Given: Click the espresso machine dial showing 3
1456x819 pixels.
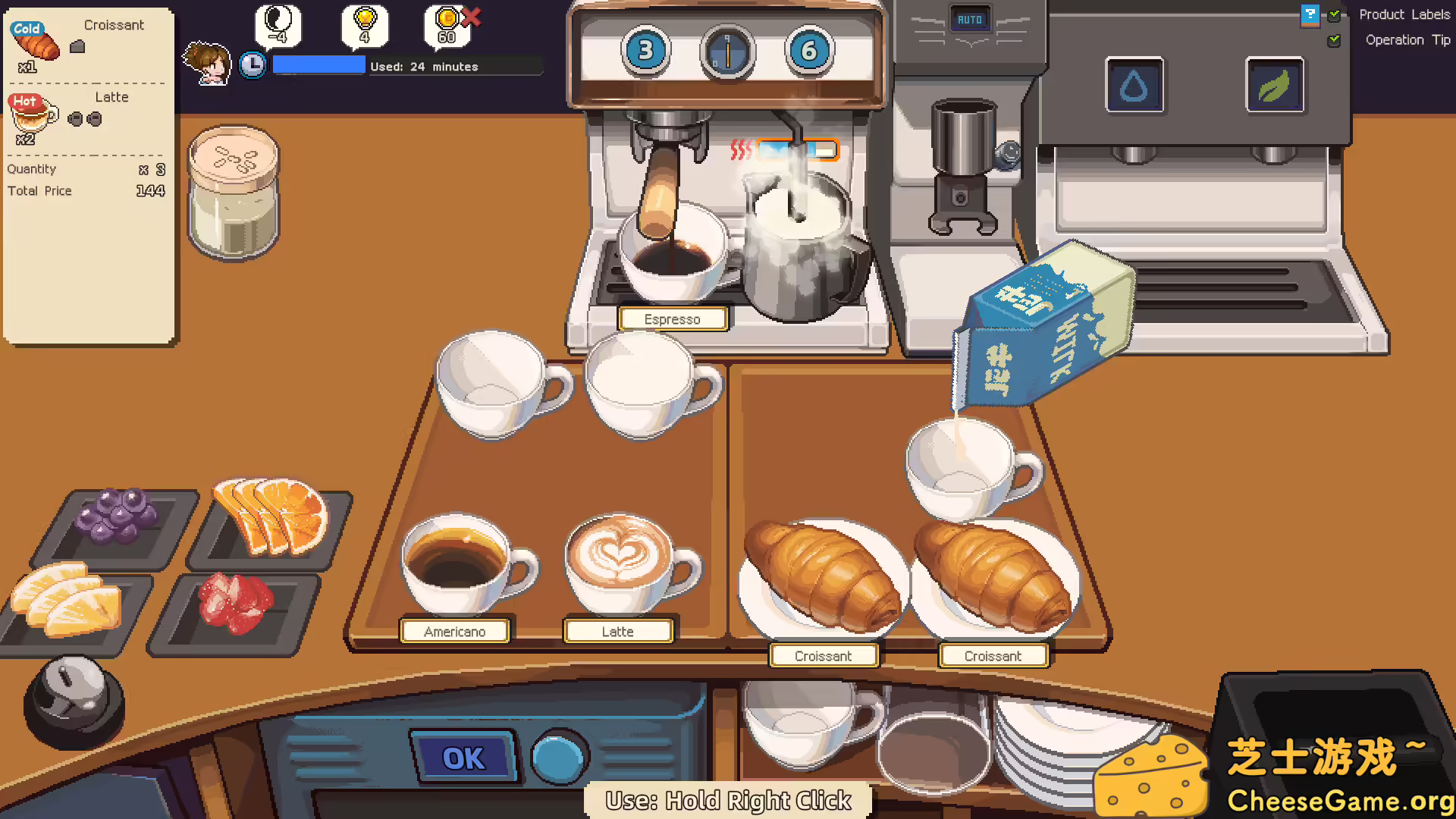Looking at the screenshot, I should click(x=645, y=50).
